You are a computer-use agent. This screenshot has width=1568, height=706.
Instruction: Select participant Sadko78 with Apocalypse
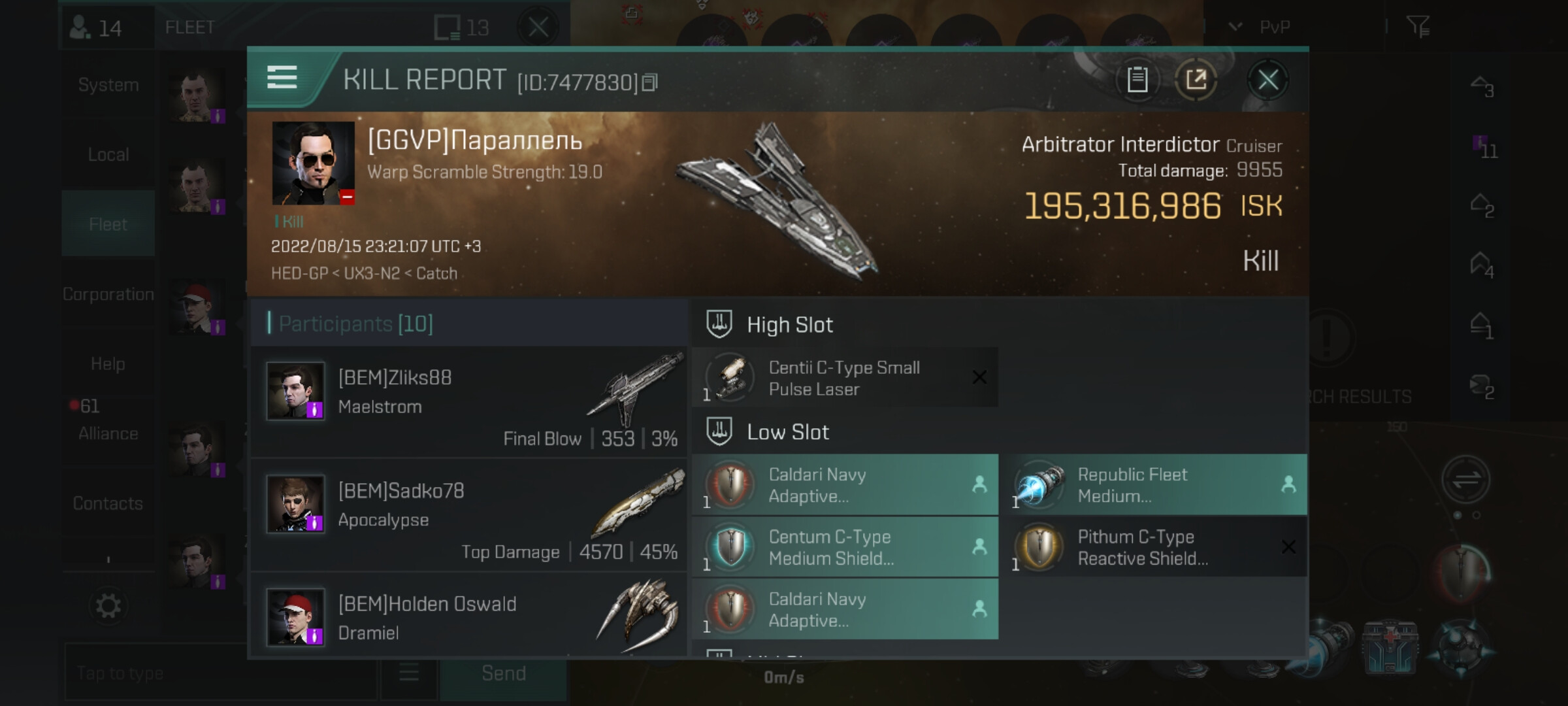468,515
